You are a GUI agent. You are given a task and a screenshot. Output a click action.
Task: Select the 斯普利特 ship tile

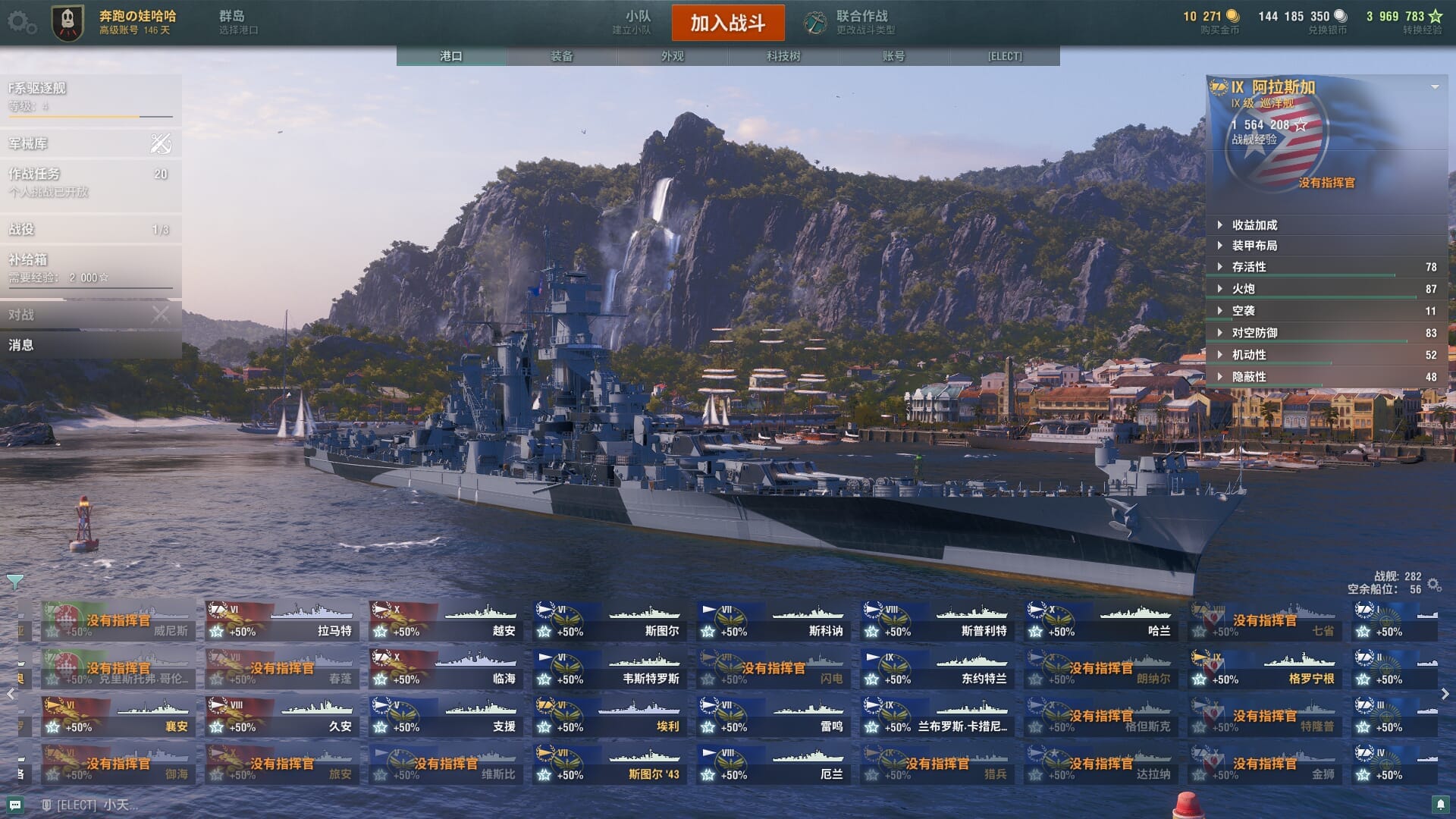click(x=937, y=621)
